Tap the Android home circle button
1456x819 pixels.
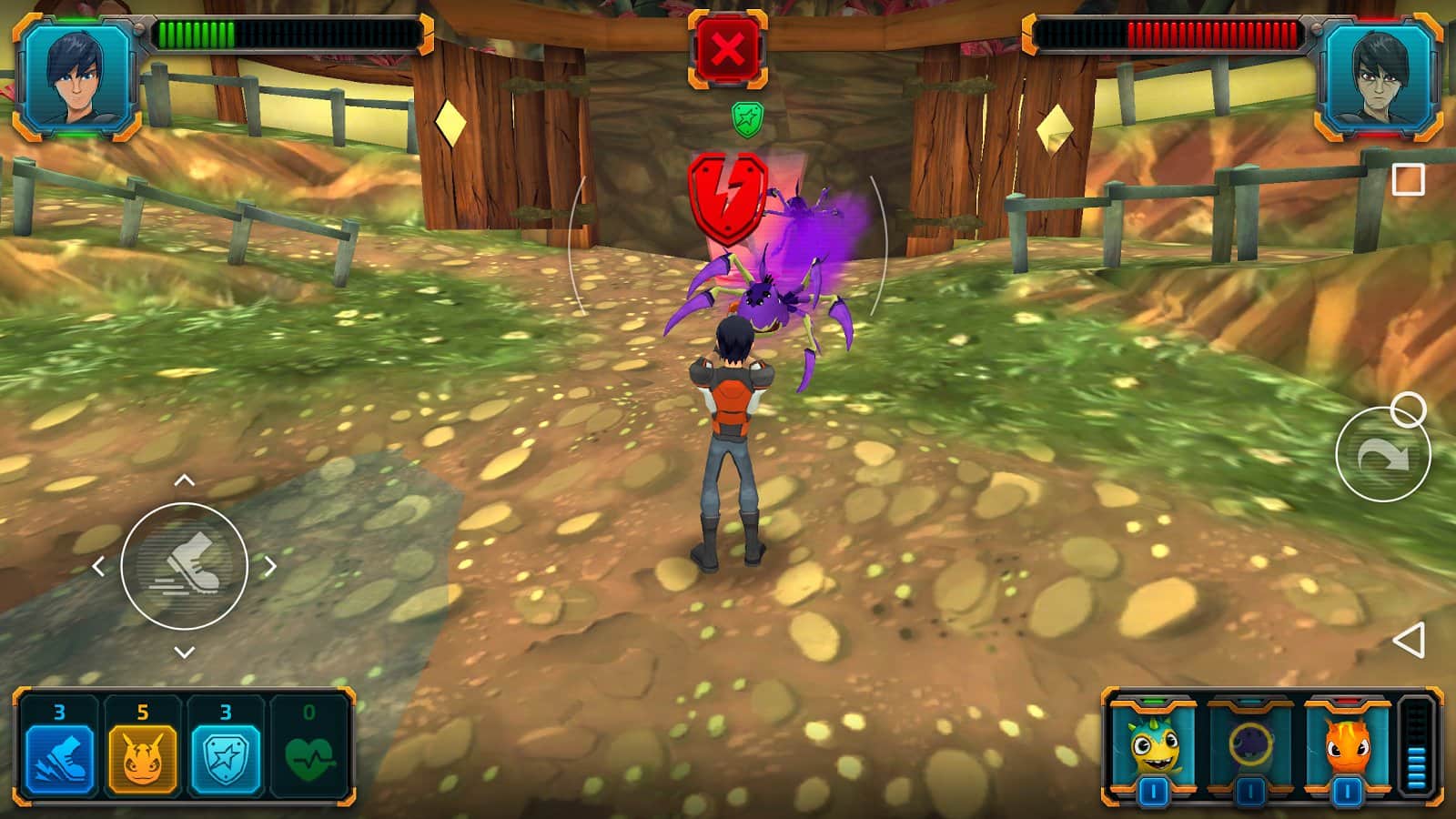1409,410
